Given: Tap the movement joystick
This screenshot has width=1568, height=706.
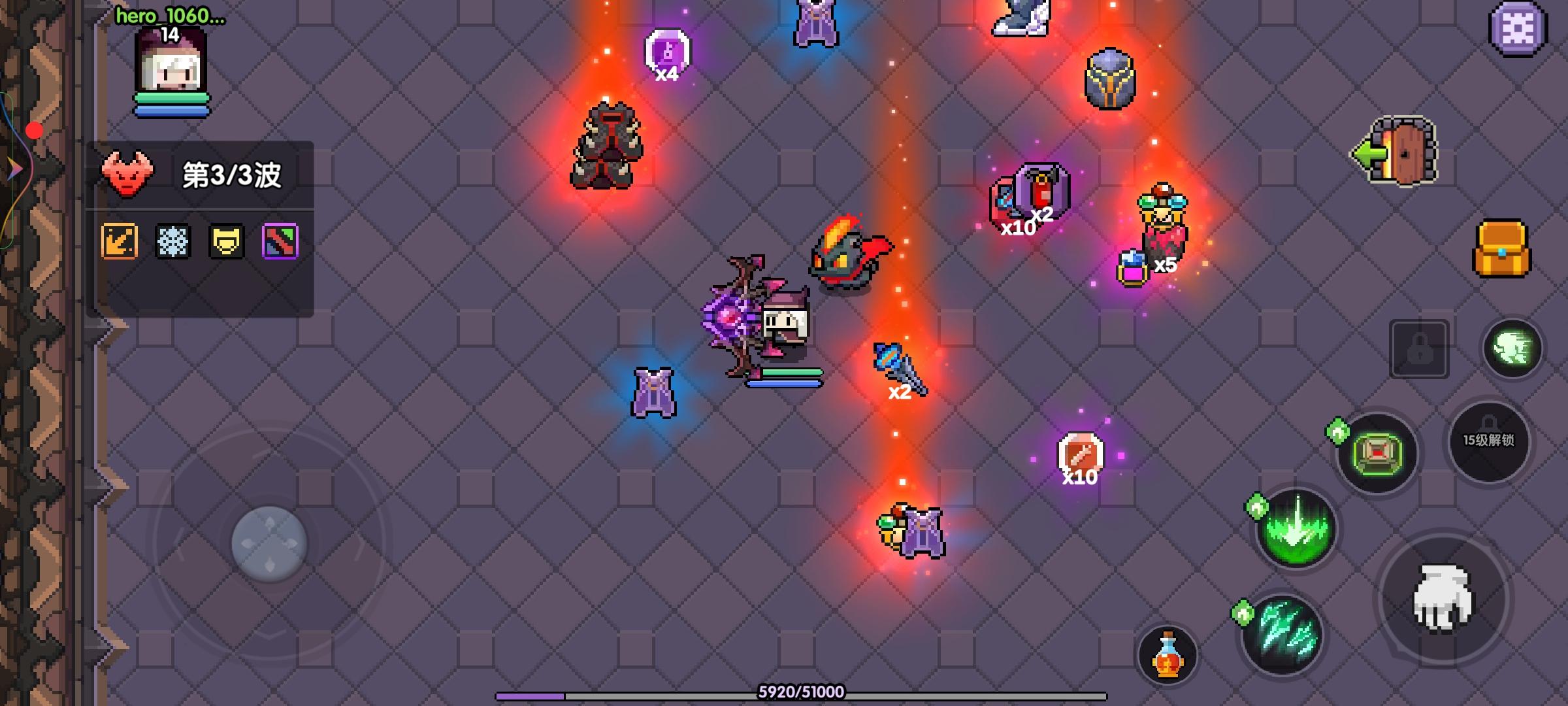Looking at the screenshot, I should coord(270,543).
